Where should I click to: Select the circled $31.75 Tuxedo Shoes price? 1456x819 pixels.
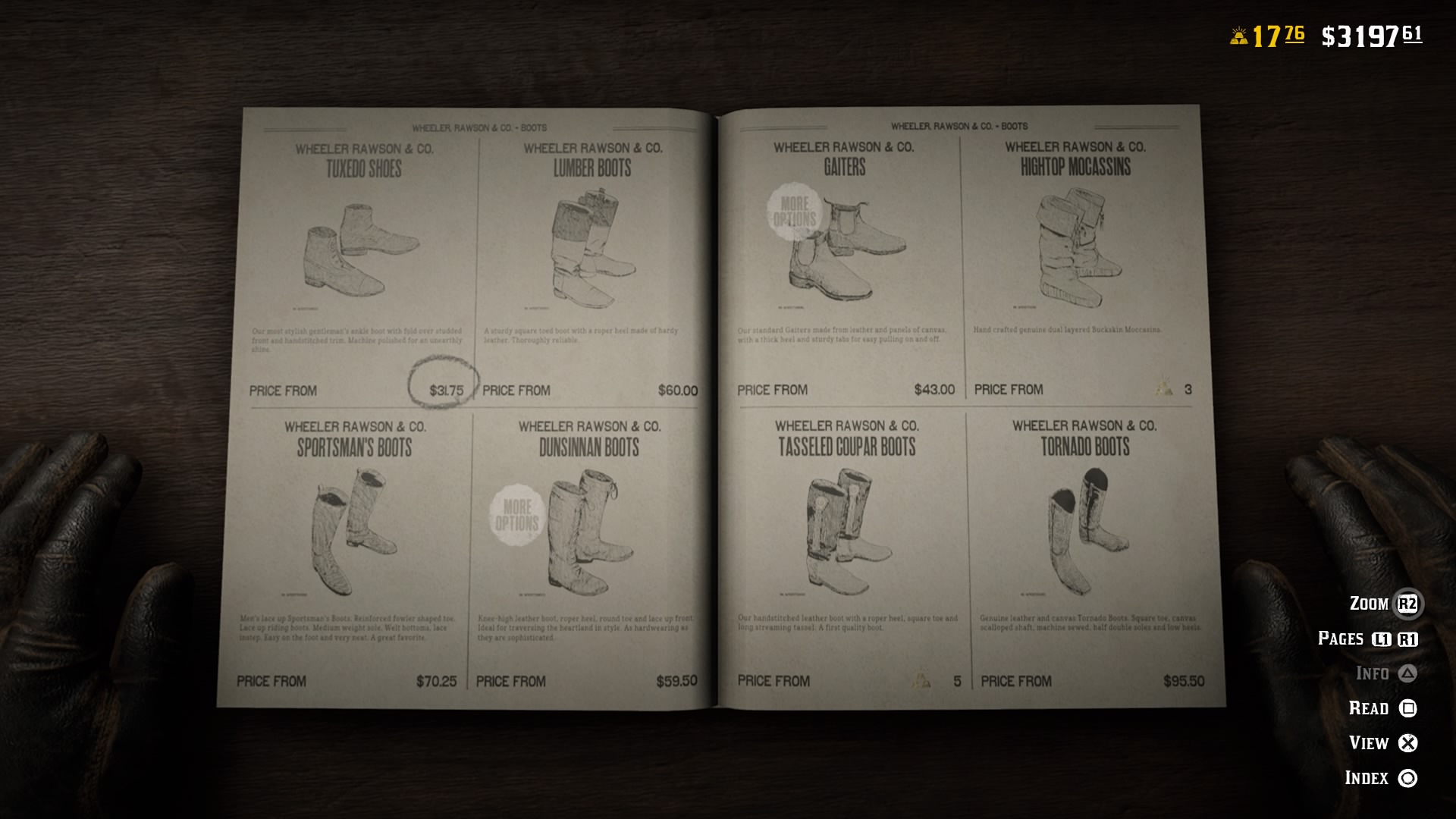coord(447,389)
